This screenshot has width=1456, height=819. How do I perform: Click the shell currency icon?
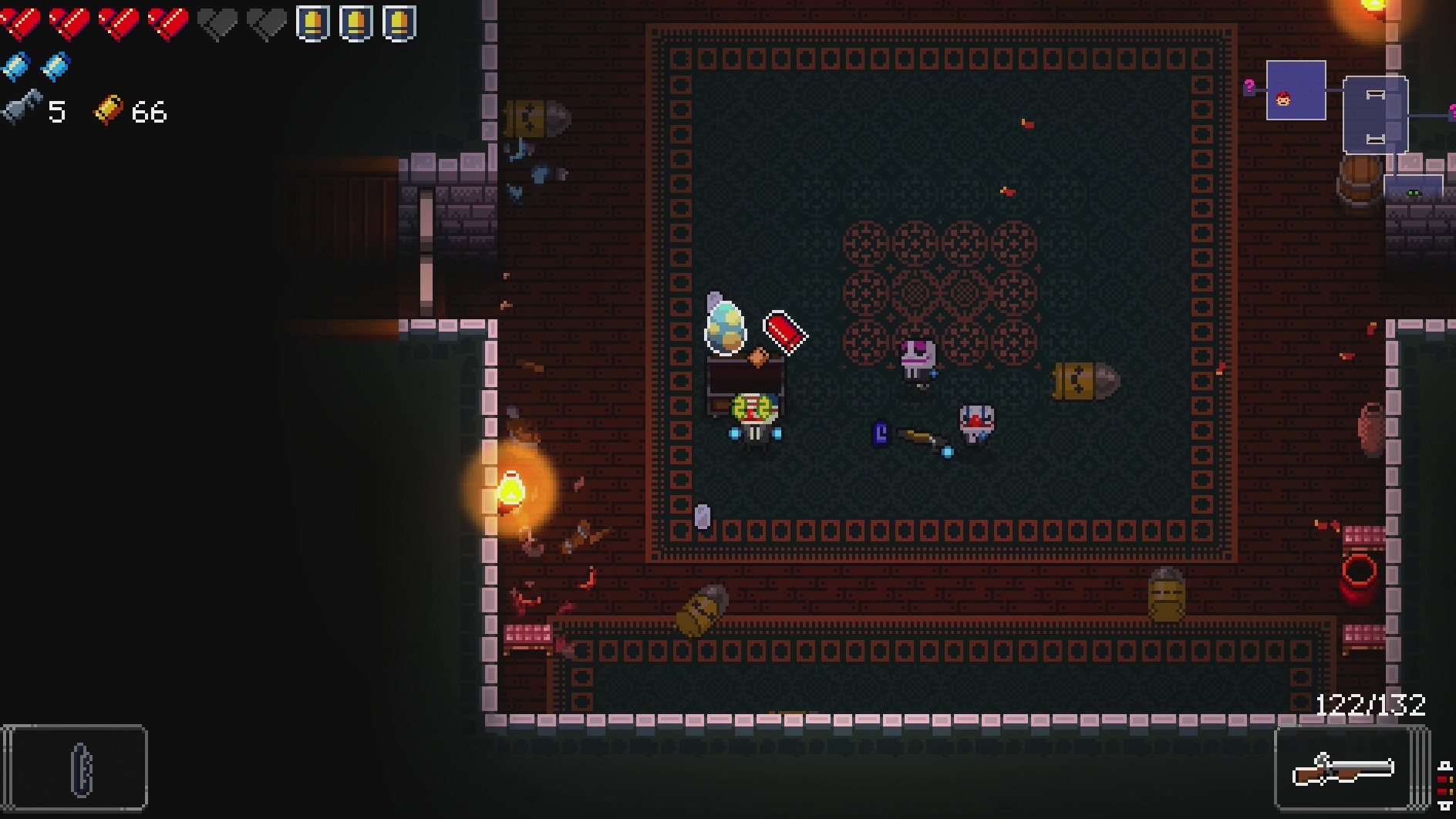coord(108,110)
